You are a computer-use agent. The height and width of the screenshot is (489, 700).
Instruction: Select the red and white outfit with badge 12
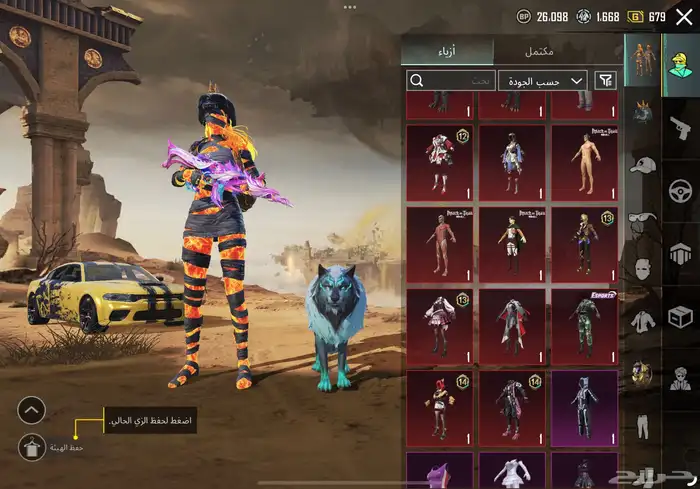(x=440, y=159)
